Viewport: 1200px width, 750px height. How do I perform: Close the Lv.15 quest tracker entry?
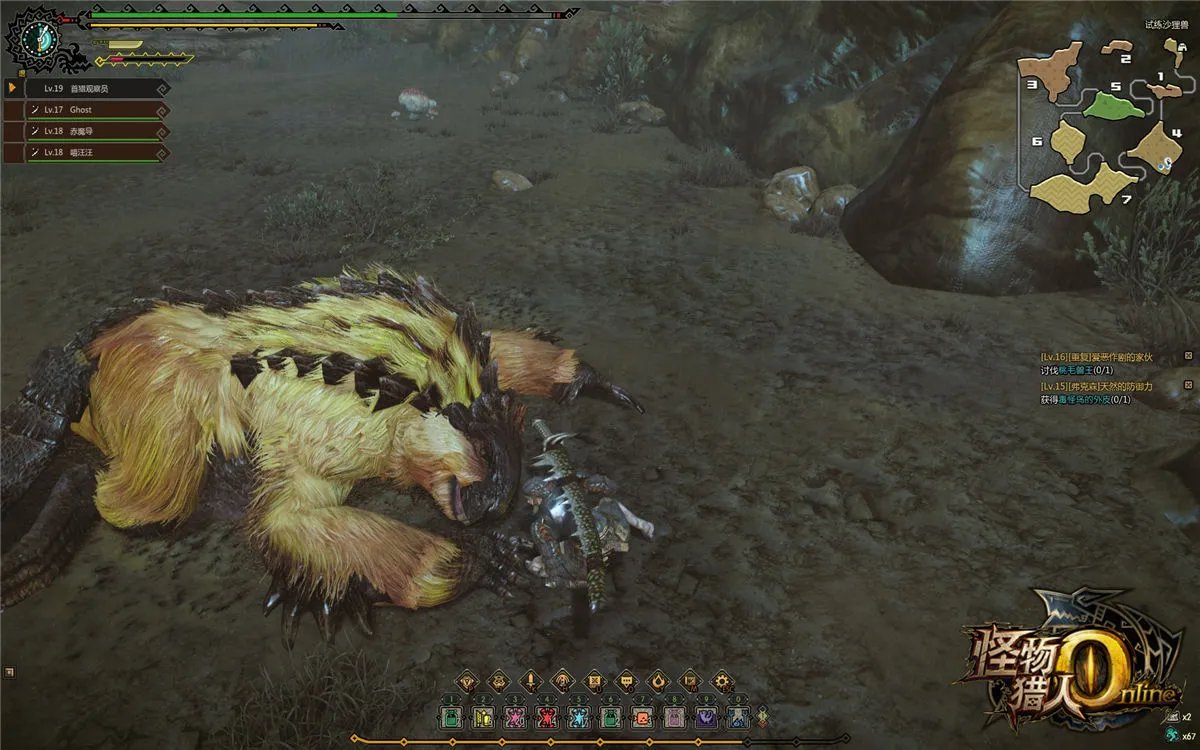(1188, 386)
